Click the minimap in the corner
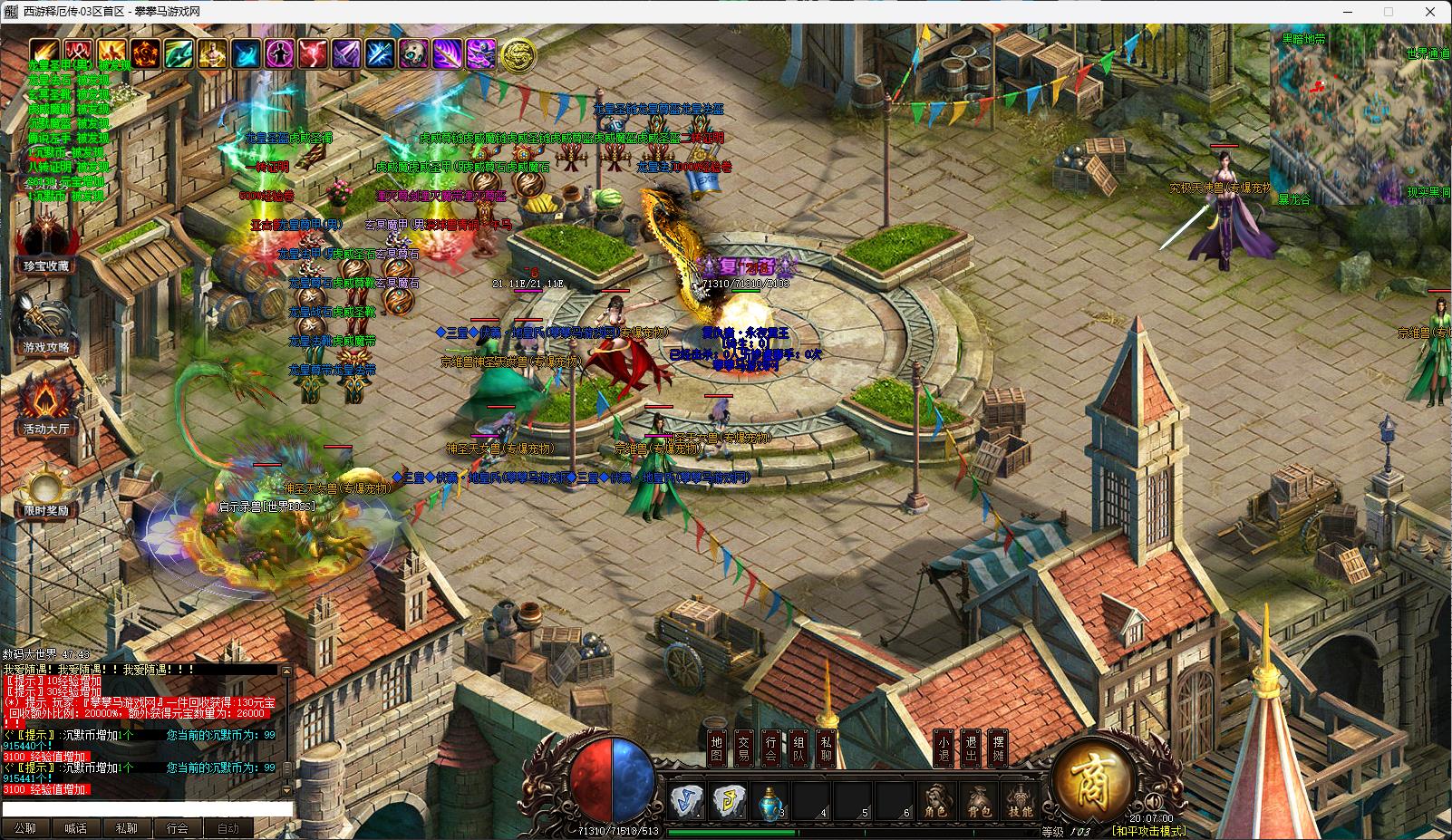The image size is (1452, 840). [x=1360, y=115]
